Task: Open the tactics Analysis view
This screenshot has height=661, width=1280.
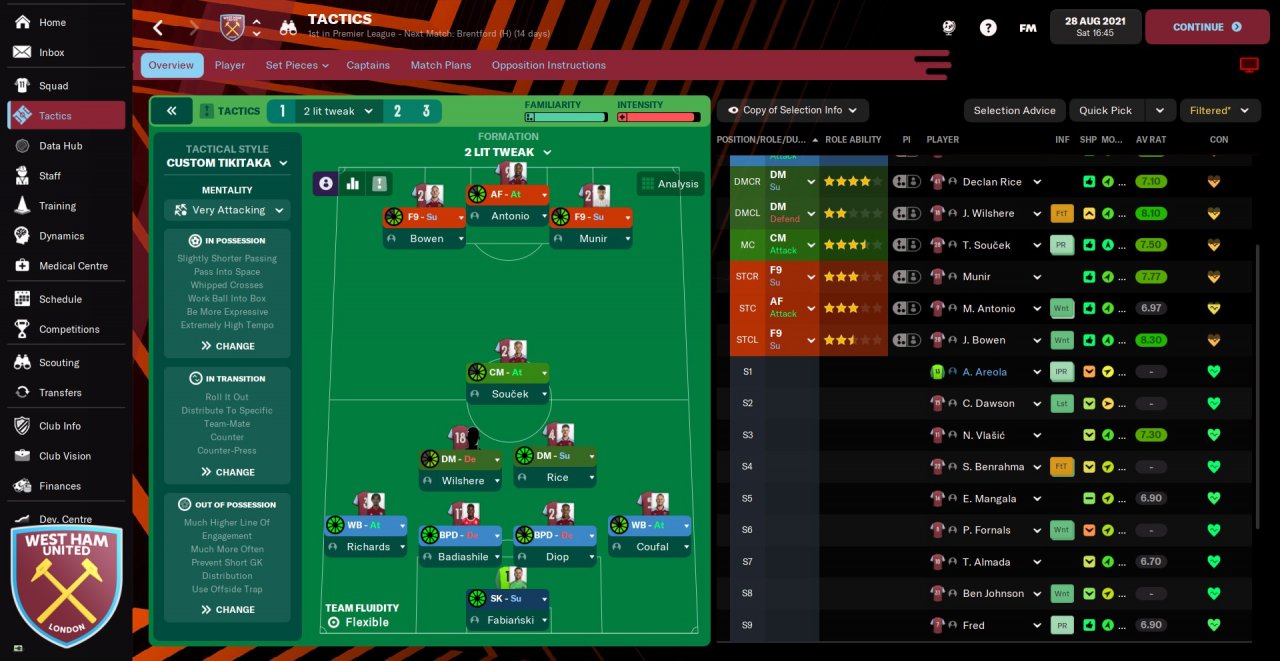Action: click(x=670, y=184)
